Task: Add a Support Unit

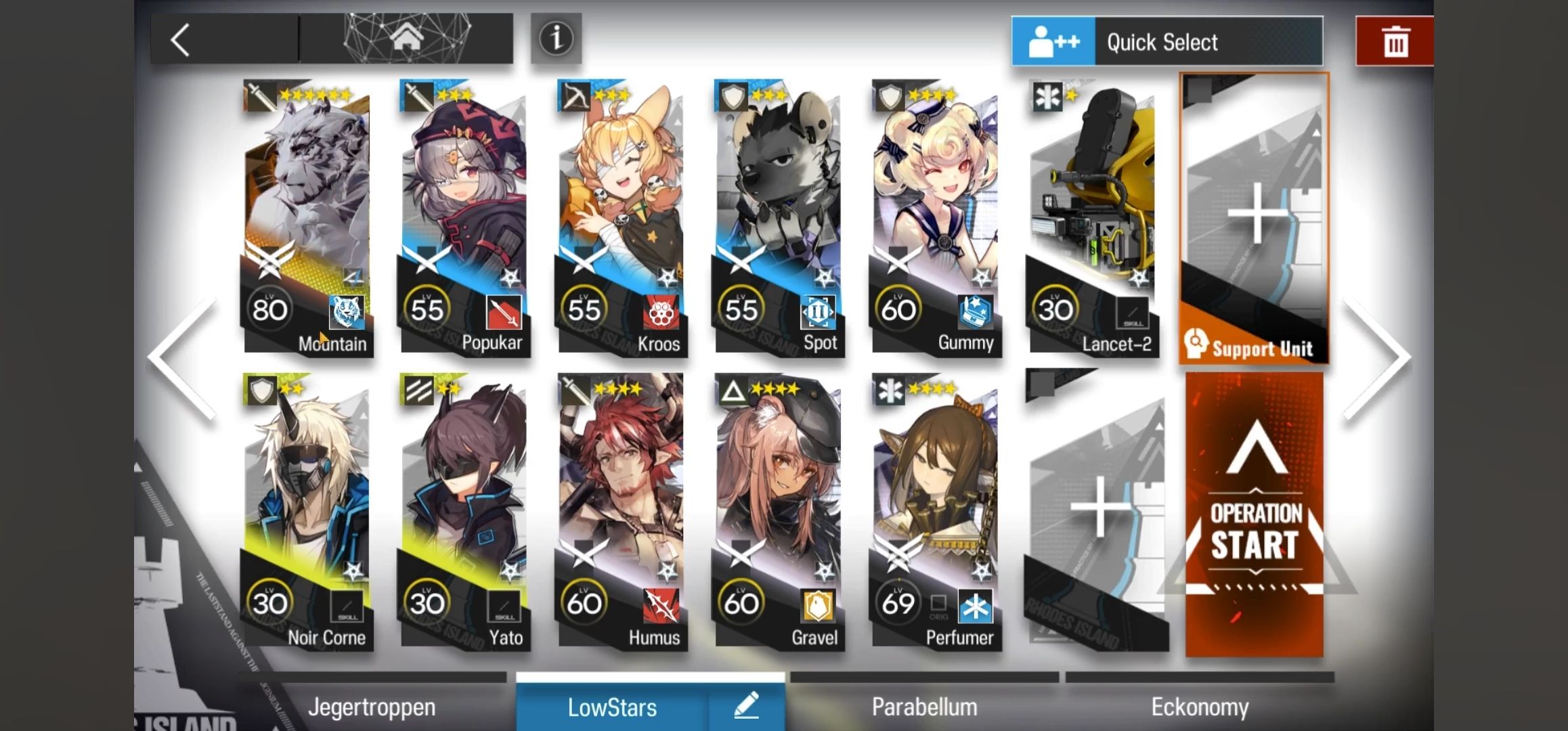Action: click(1254, 218)
